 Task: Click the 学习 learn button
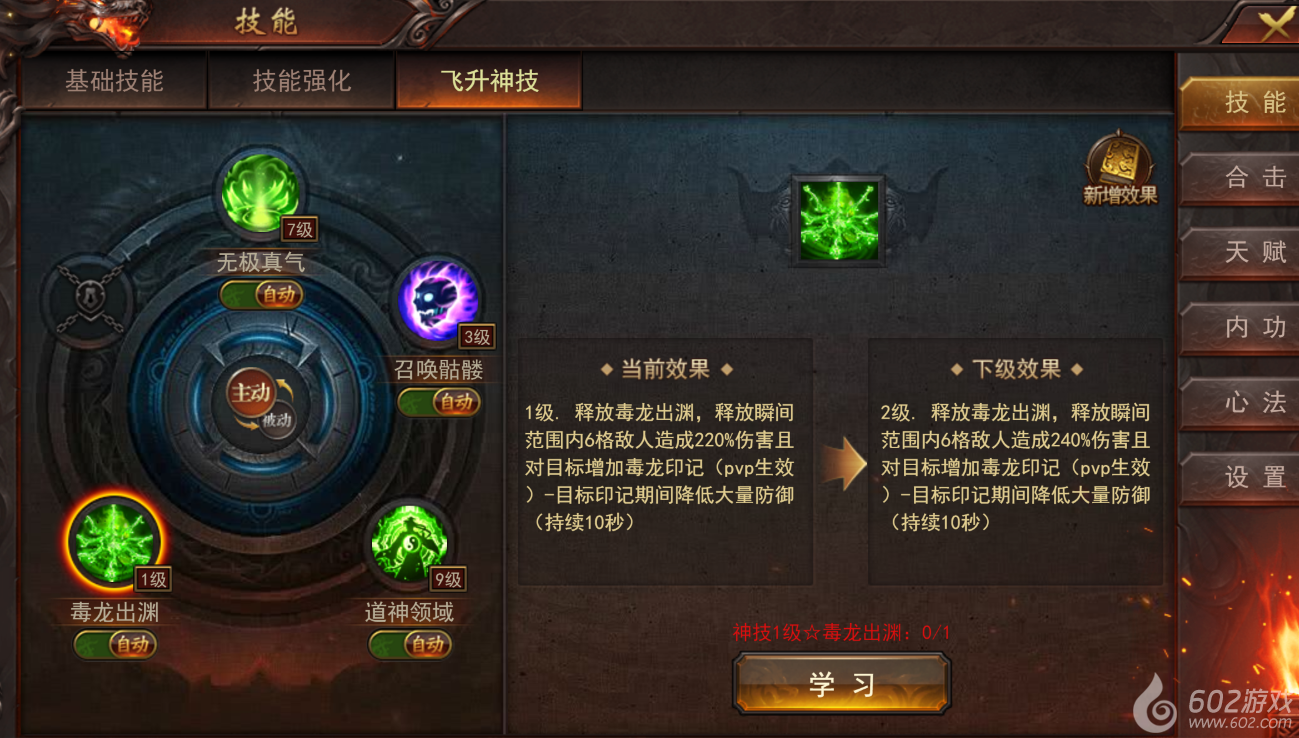[842, 684]
